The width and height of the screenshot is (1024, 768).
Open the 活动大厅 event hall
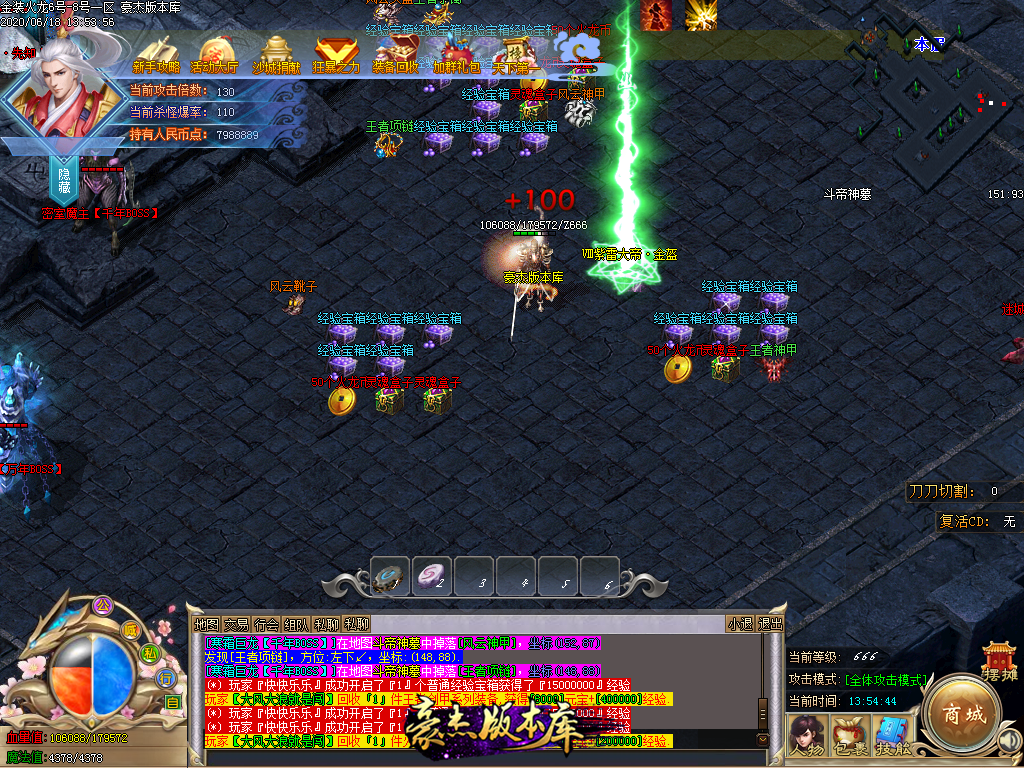[x=214, y=53]
